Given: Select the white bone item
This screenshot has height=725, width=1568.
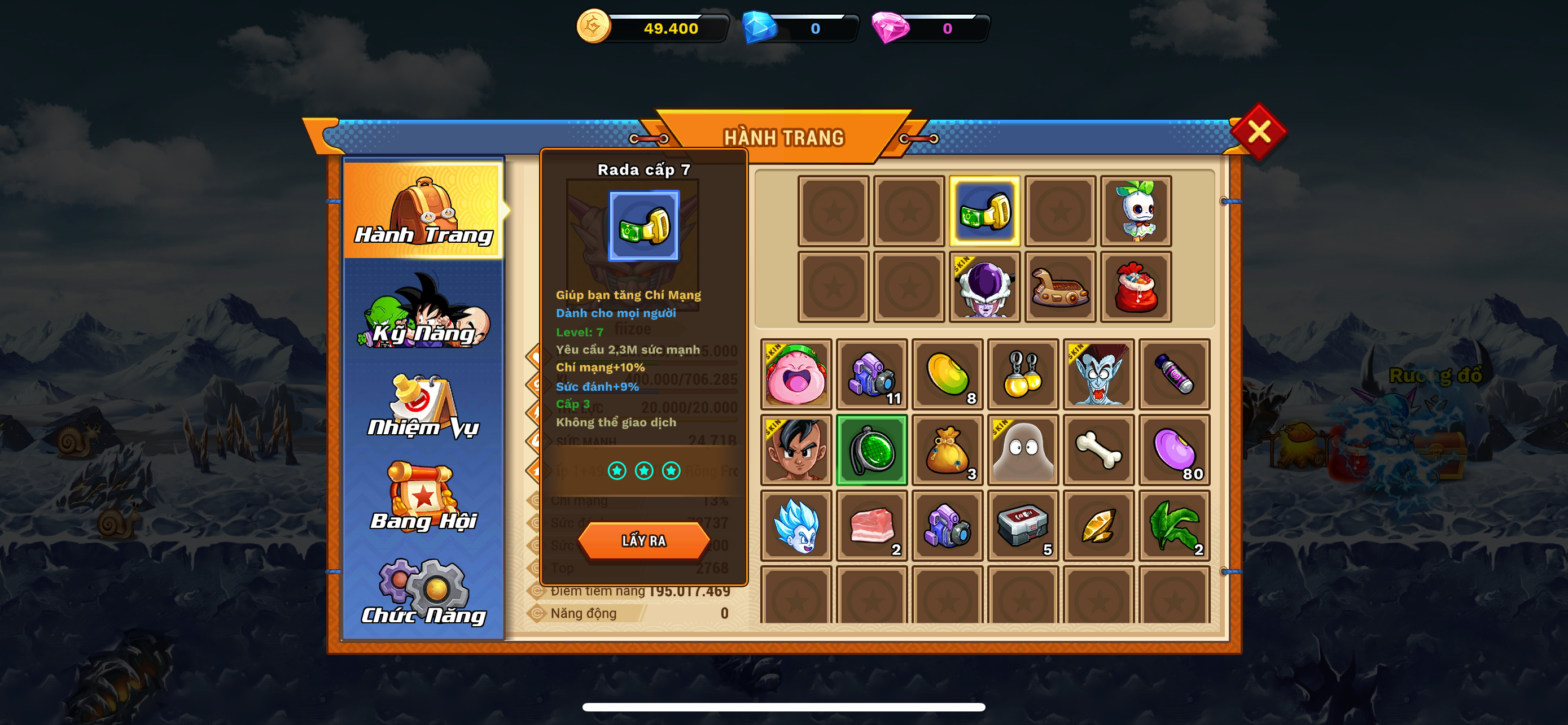Looking at the screenshot, I should coord(1098,451).
